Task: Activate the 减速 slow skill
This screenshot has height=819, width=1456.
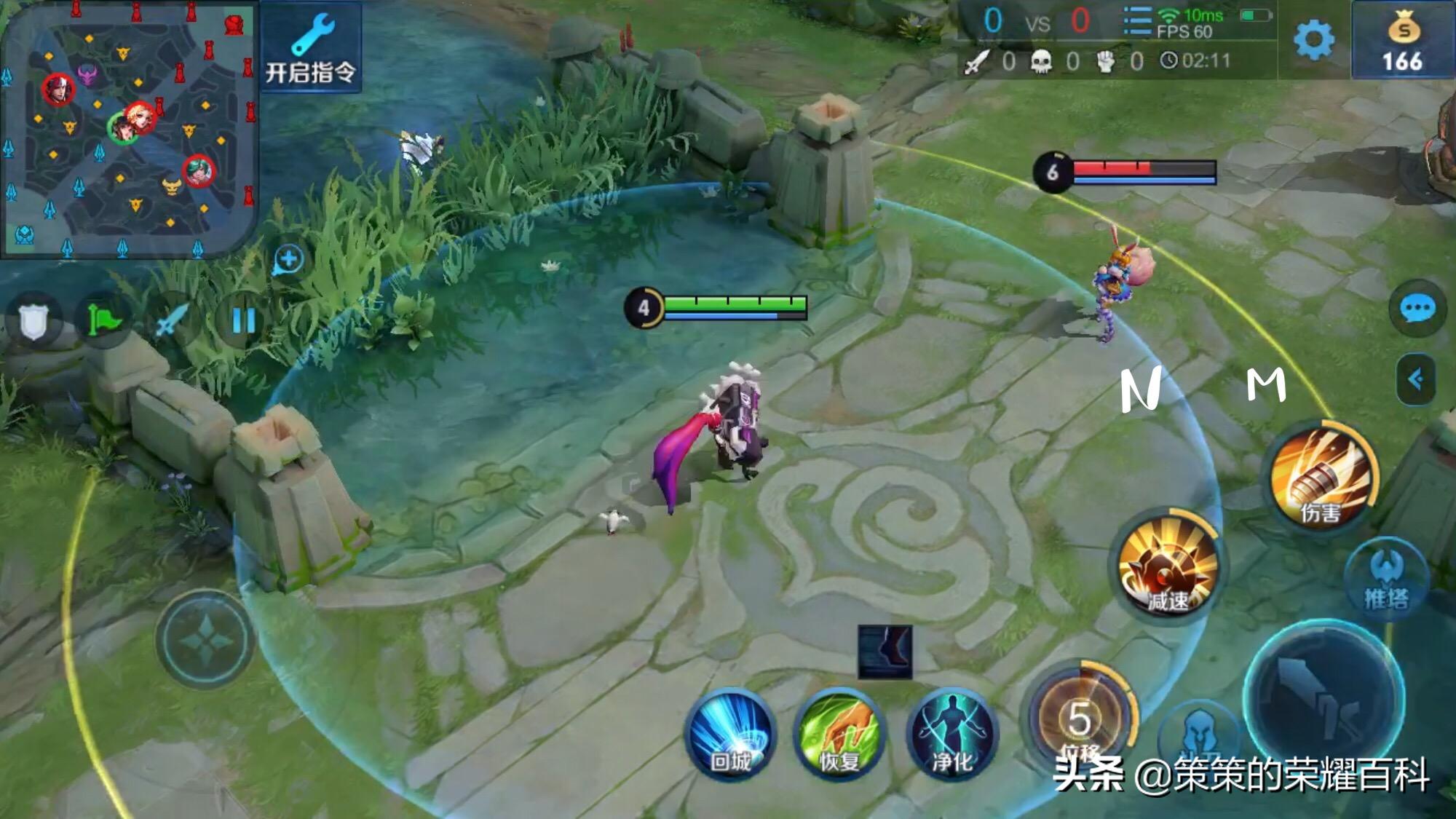Action: pyautogui.click(x=1168, y=566)
